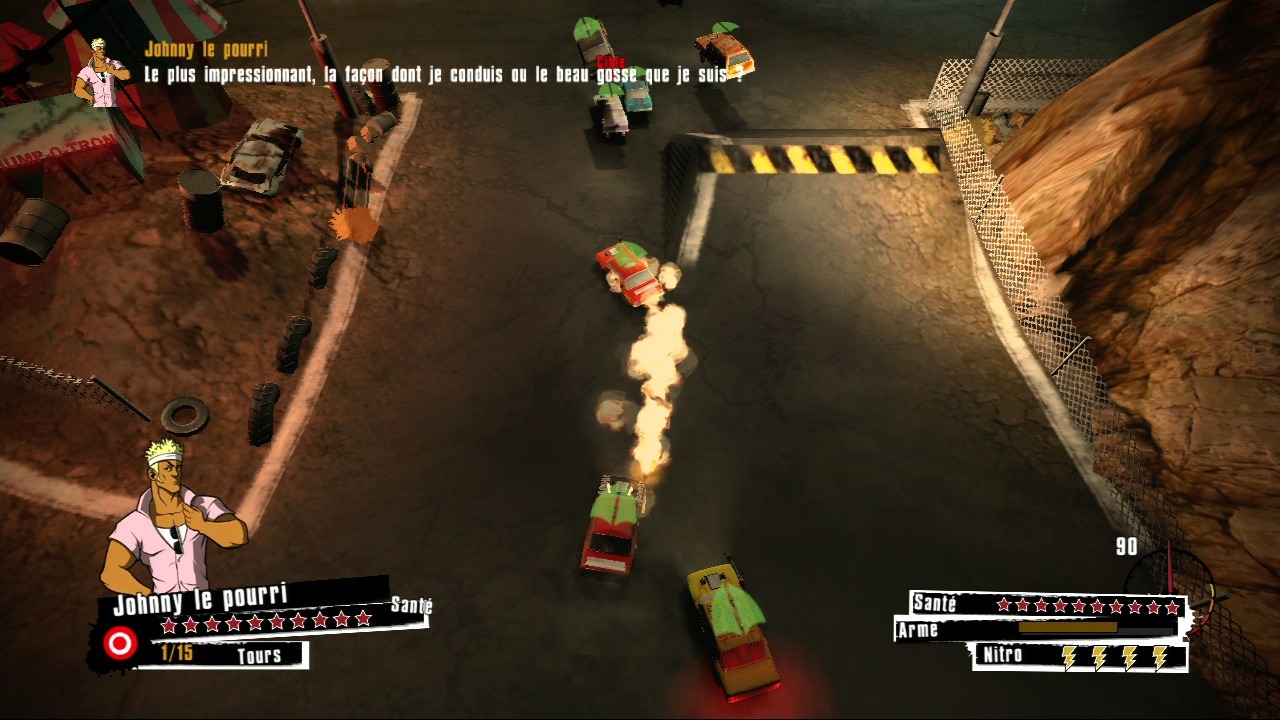The width and height of the screenshot is (1280, 720).
Task: Click the small speaker portrait beside the dialogue
Action: pos(102,71)
